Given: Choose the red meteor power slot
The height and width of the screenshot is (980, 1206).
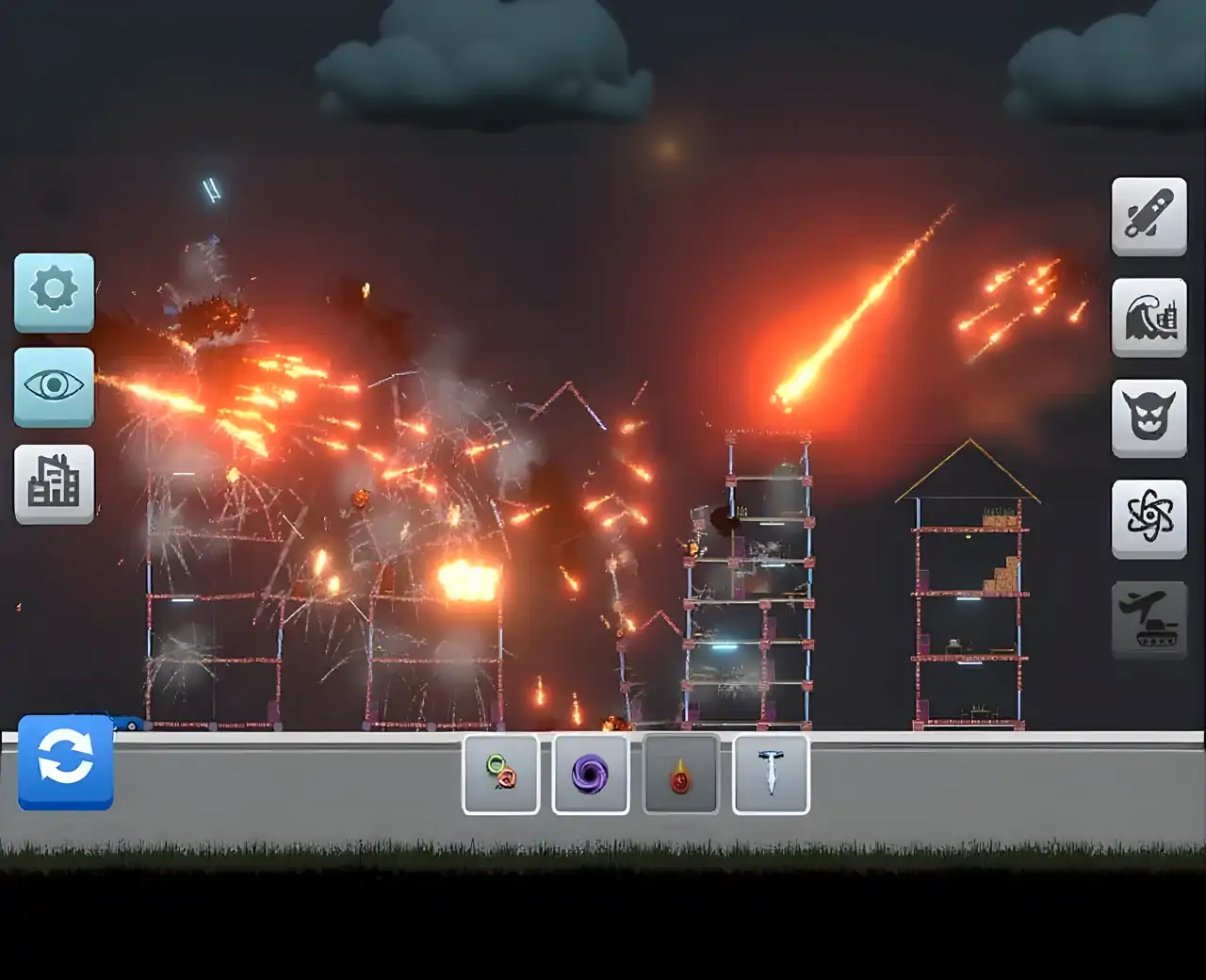Looking at the screenshot, I should coord(680,775).
